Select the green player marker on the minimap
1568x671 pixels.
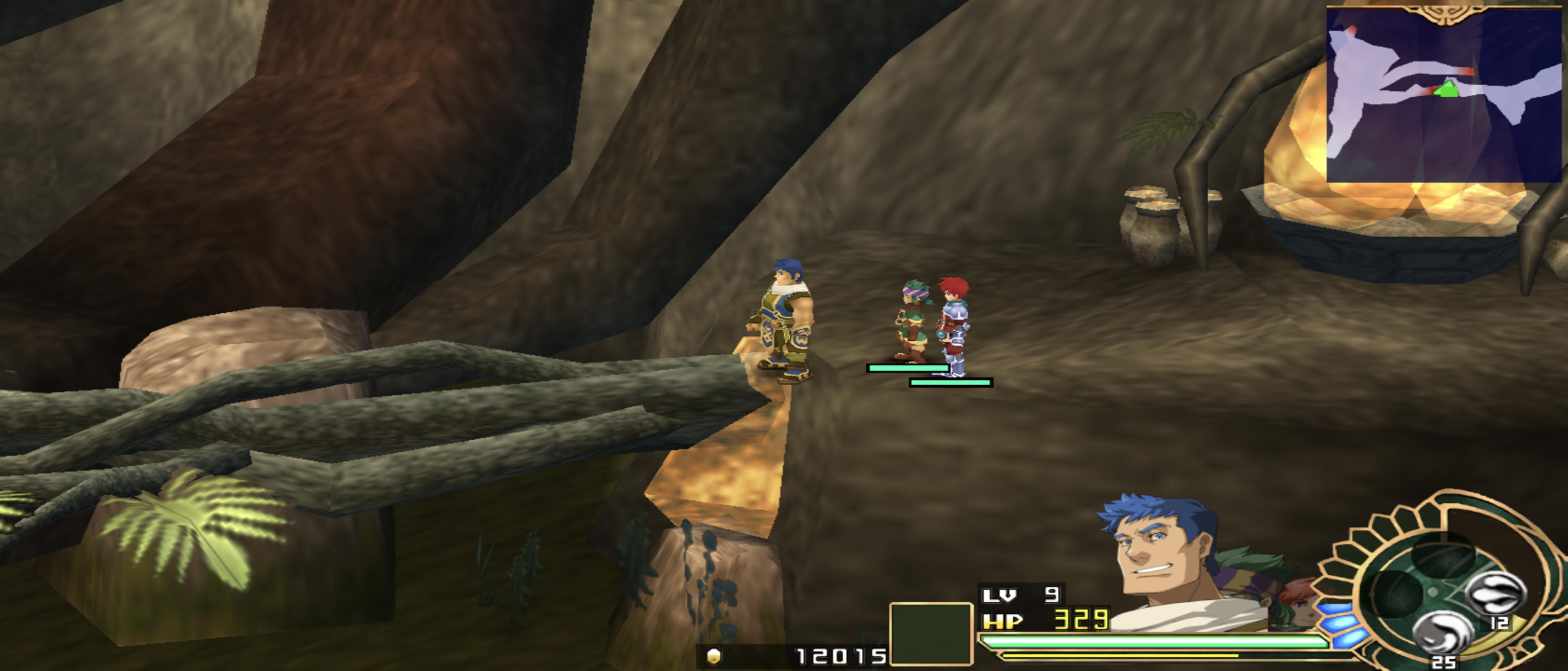coord(1447,90)
